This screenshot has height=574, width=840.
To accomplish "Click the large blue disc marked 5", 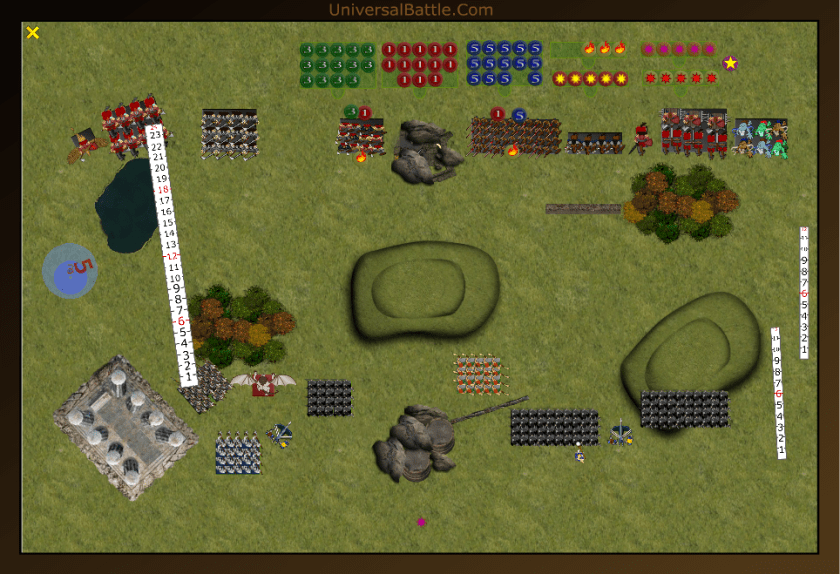I will [70, 271].
